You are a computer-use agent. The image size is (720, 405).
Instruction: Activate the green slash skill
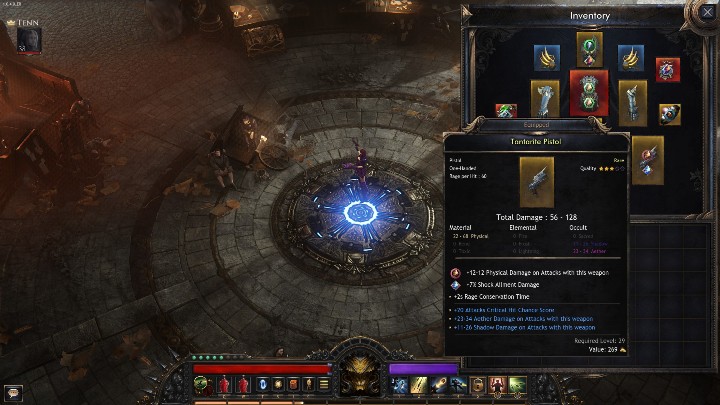(517, 385)
